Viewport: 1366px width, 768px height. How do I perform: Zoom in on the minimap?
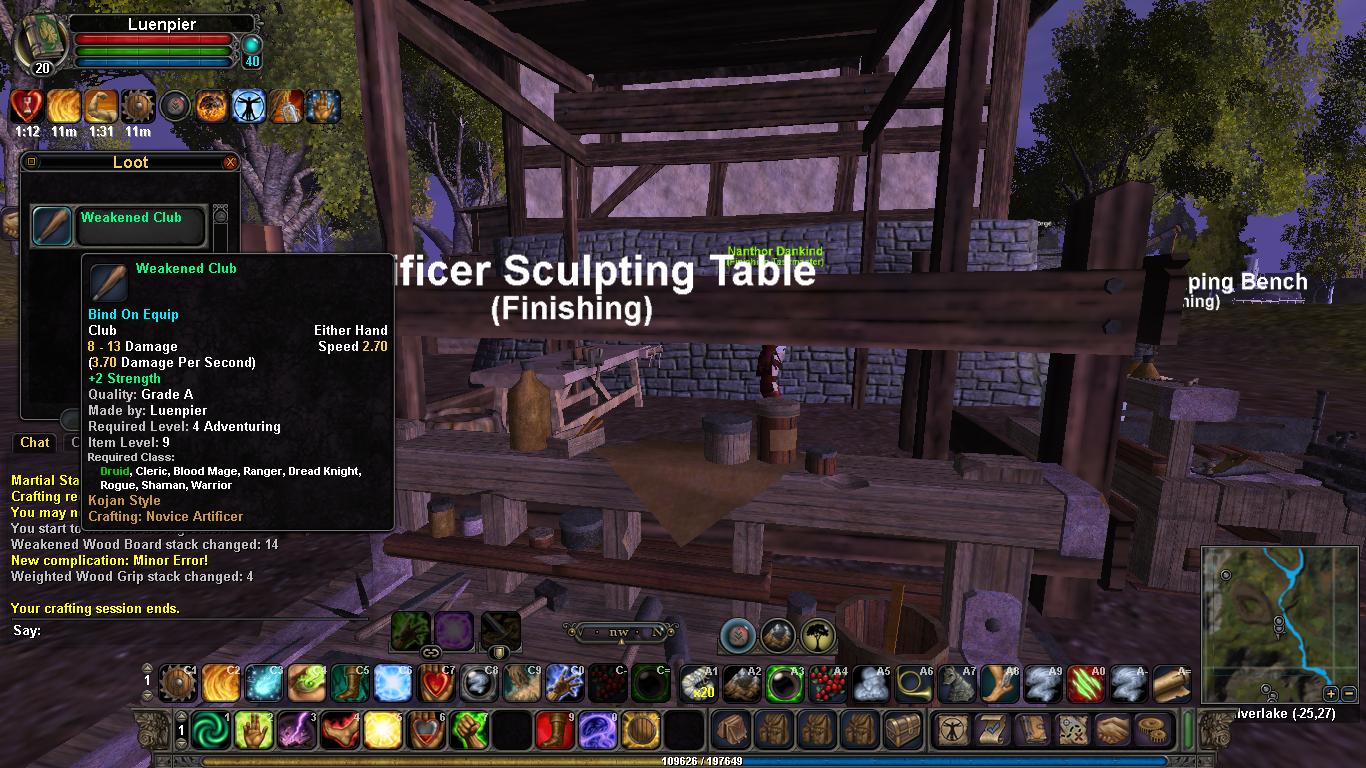(1331, 693)
